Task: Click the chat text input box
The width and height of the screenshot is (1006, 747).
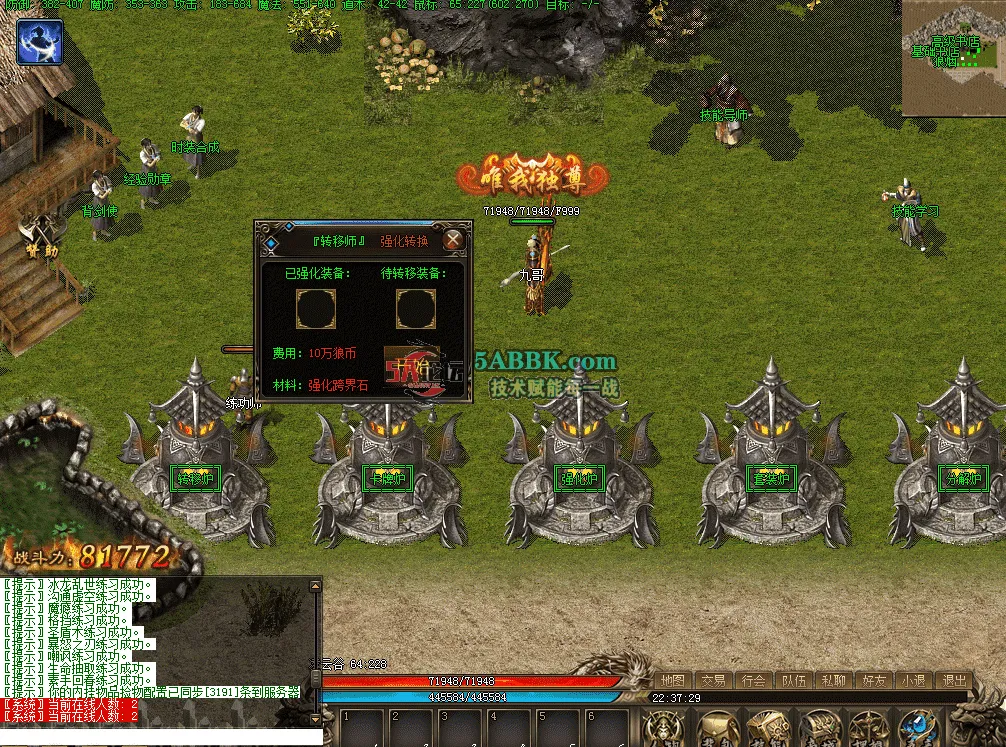Action: [x=160, y=737]
